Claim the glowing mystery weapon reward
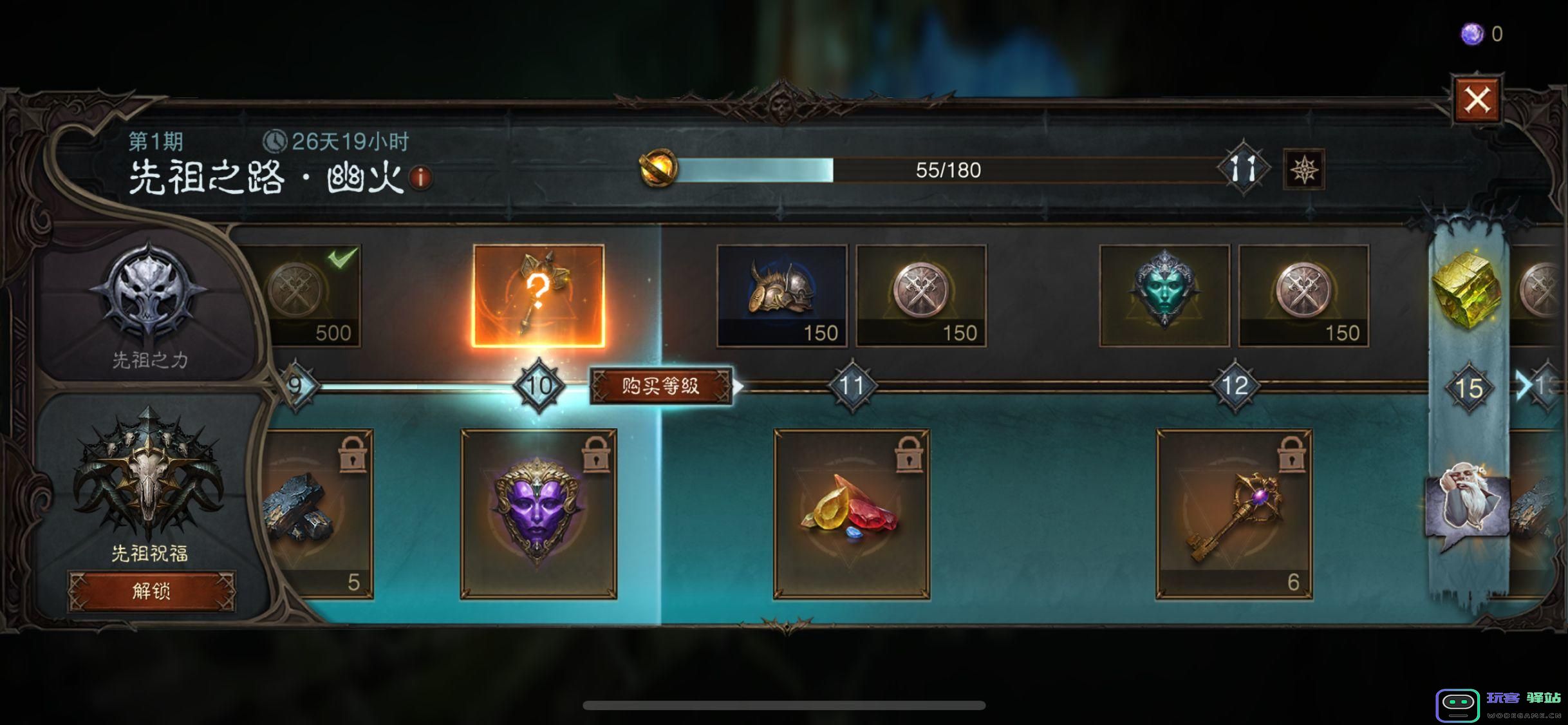The width and height of the screenshot is (1568, 725). pyautogui.click(x=538, y=296)
